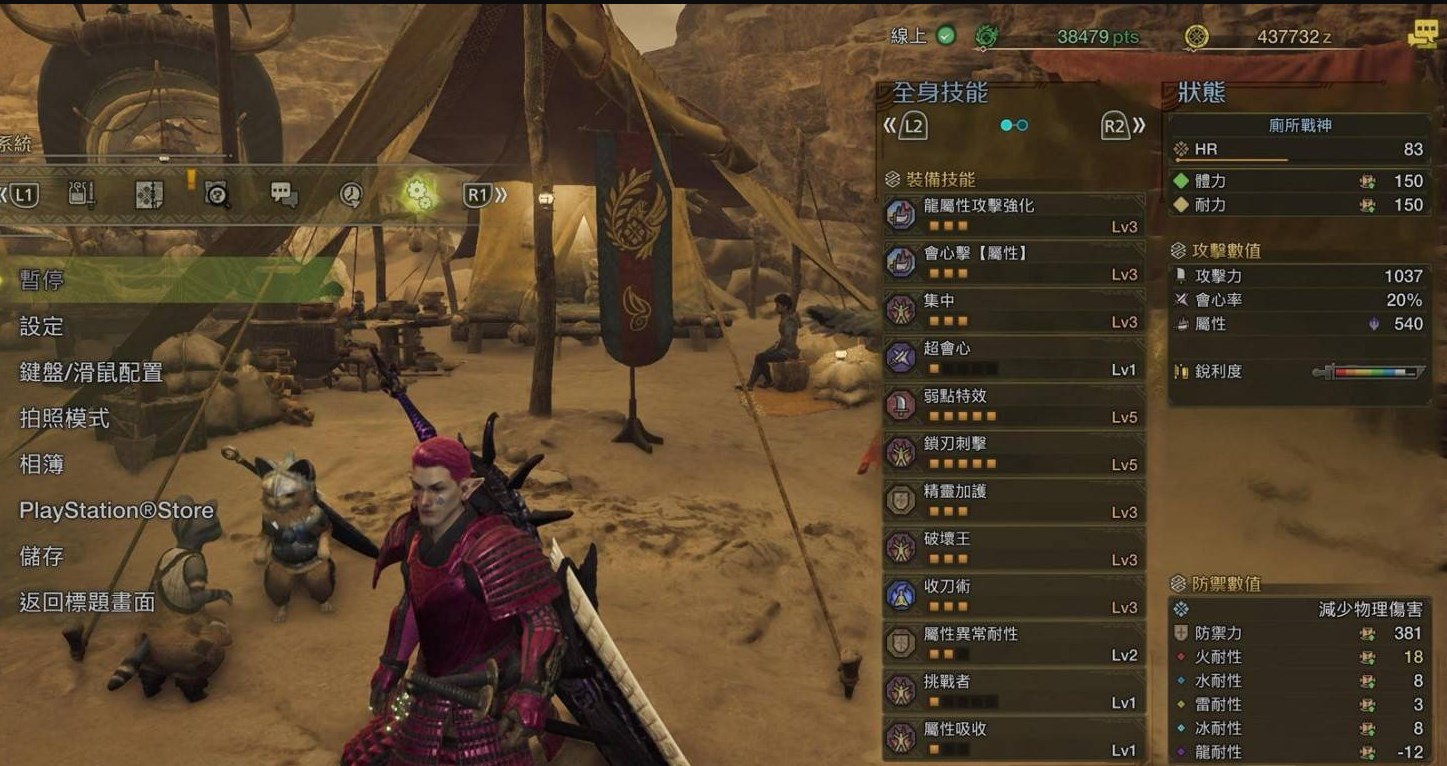Viewport: 1447px width, 766px height.
Task: Select the 收刀術 skill entry
Action: click(1014, 595)
